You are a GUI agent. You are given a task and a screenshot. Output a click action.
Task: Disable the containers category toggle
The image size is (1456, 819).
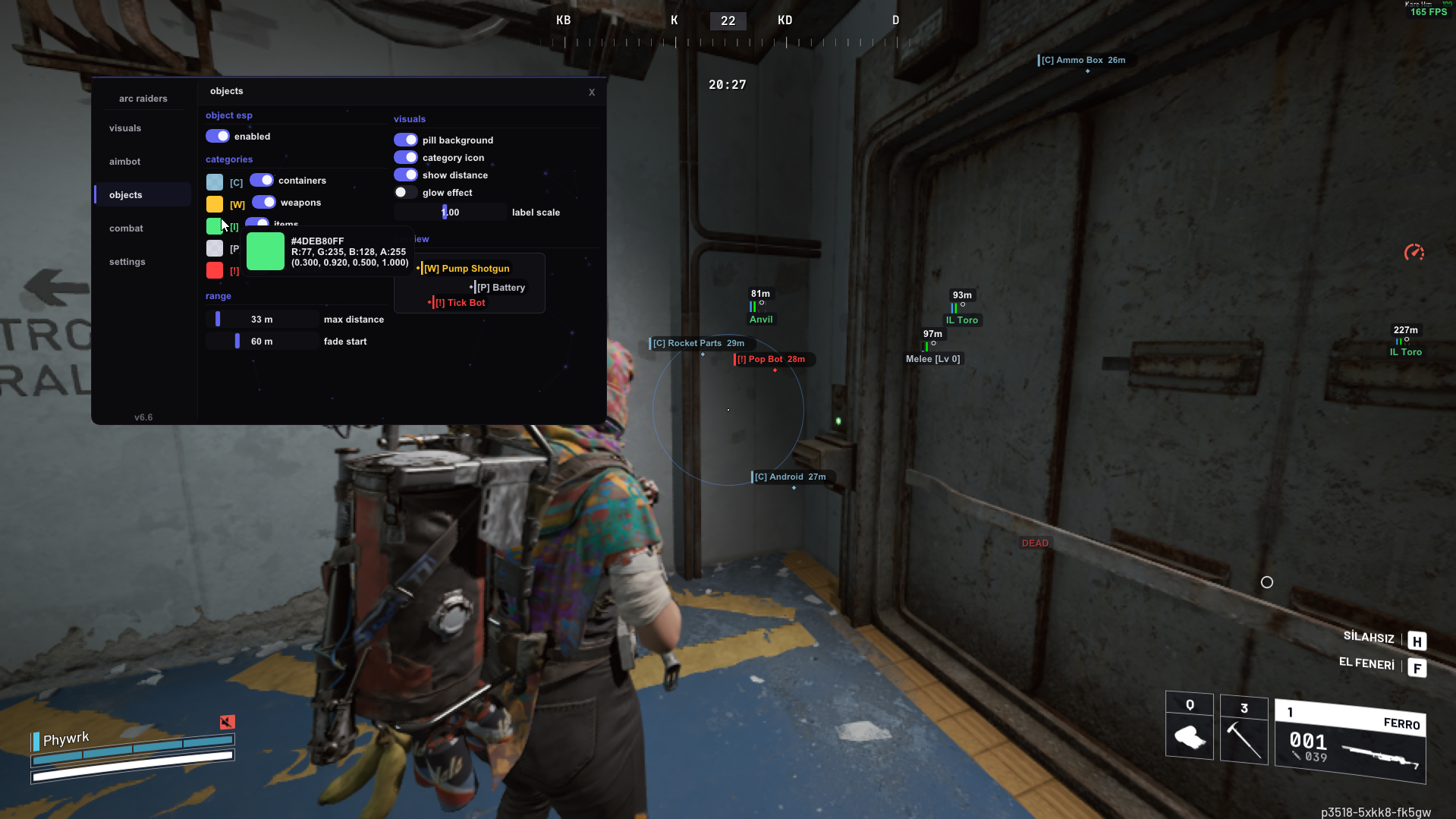click(263, 179)
